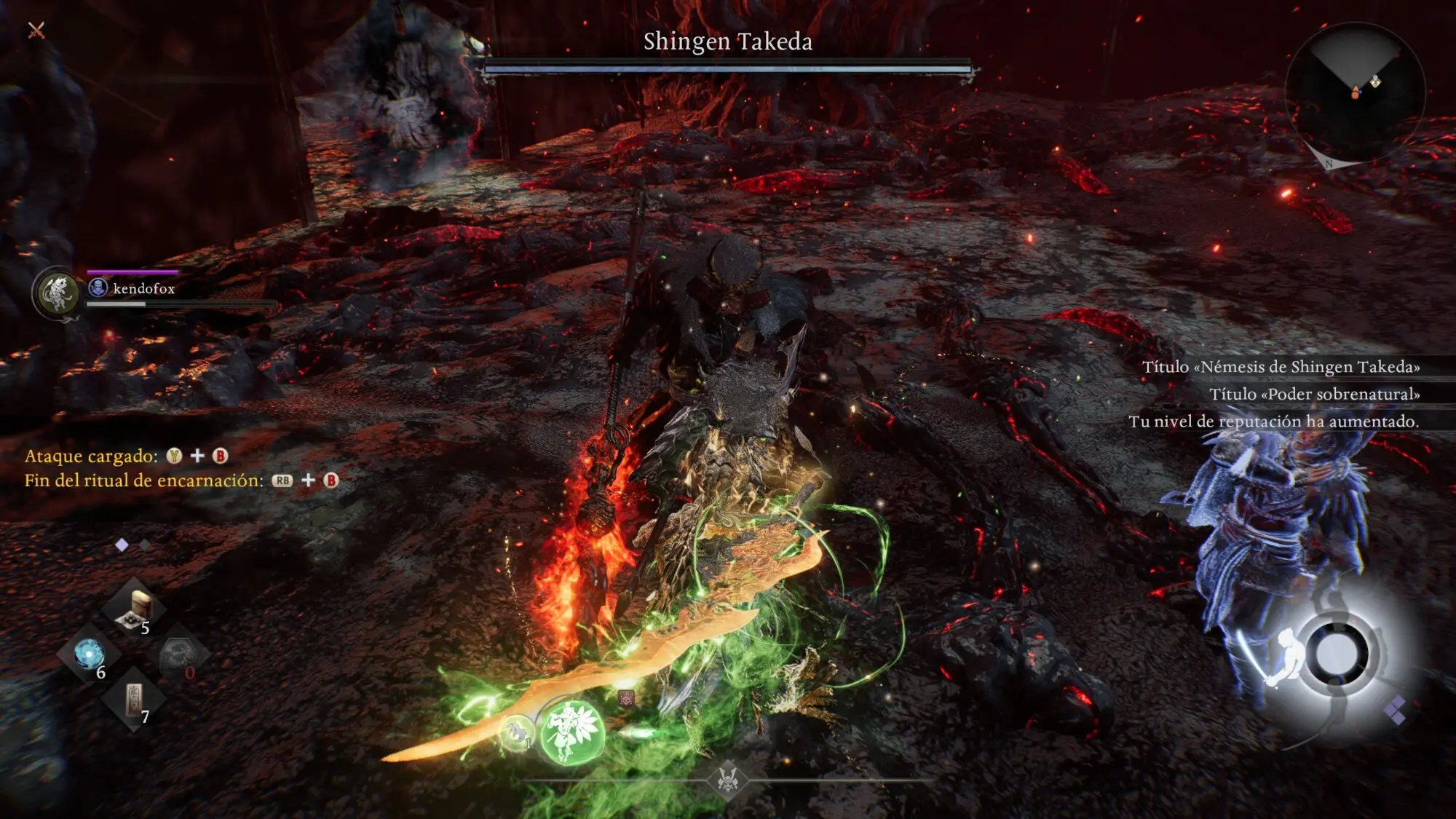This screenshot has width=1456, height=819.
Task: Select the glowing blue orb item
Action: [x=89, y=654]
